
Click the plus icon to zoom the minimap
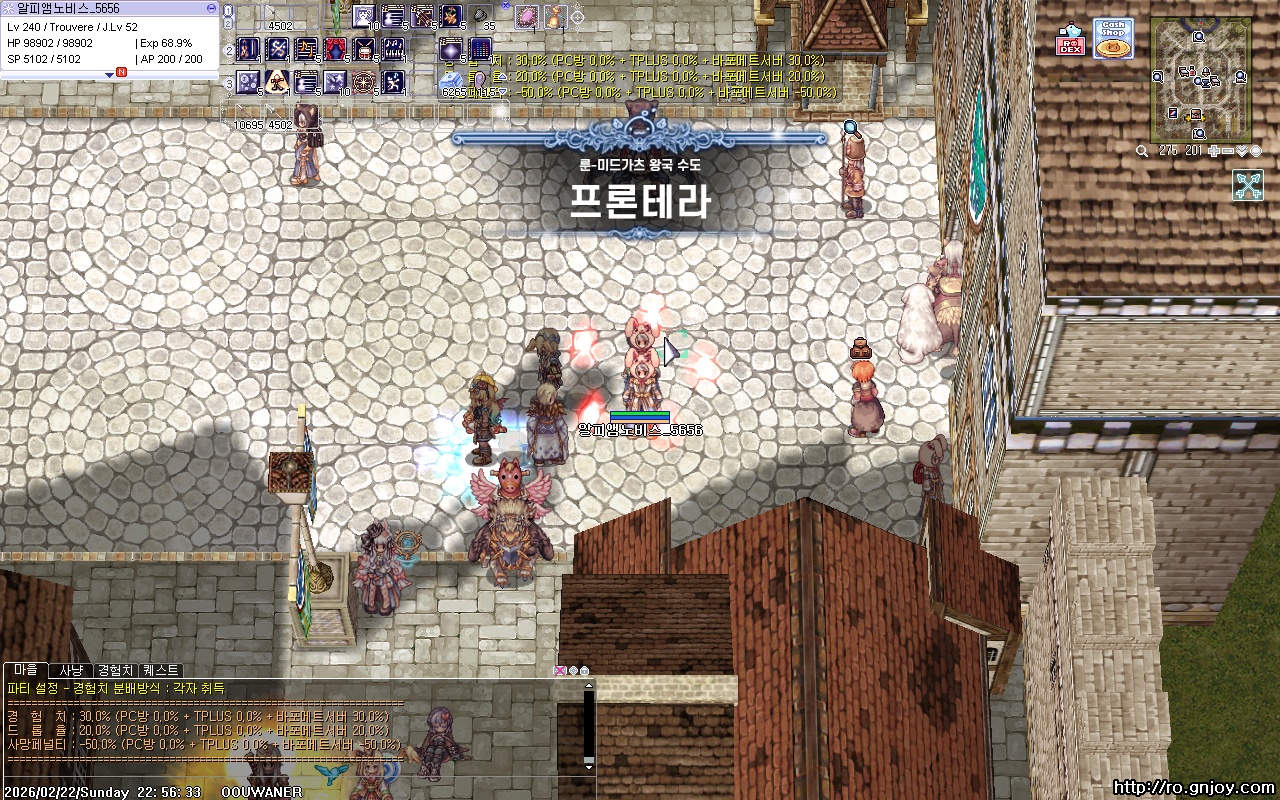tap(1214, 149)
